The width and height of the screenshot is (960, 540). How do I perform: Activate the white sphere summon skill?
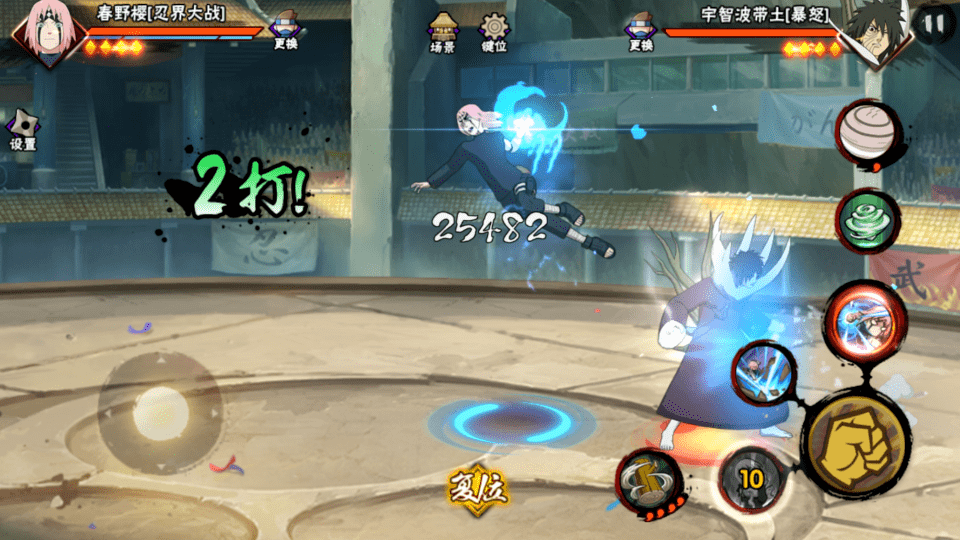click(x=867, y=133)
